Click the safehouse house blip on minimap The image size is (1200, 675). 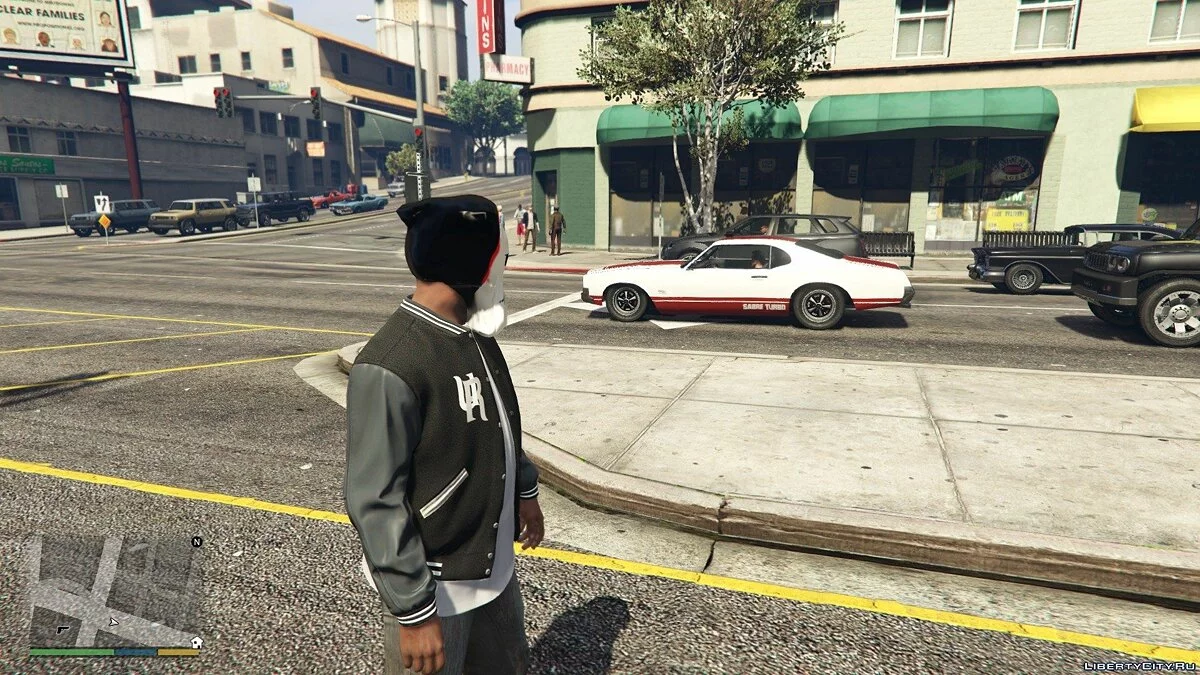(196, 642)
